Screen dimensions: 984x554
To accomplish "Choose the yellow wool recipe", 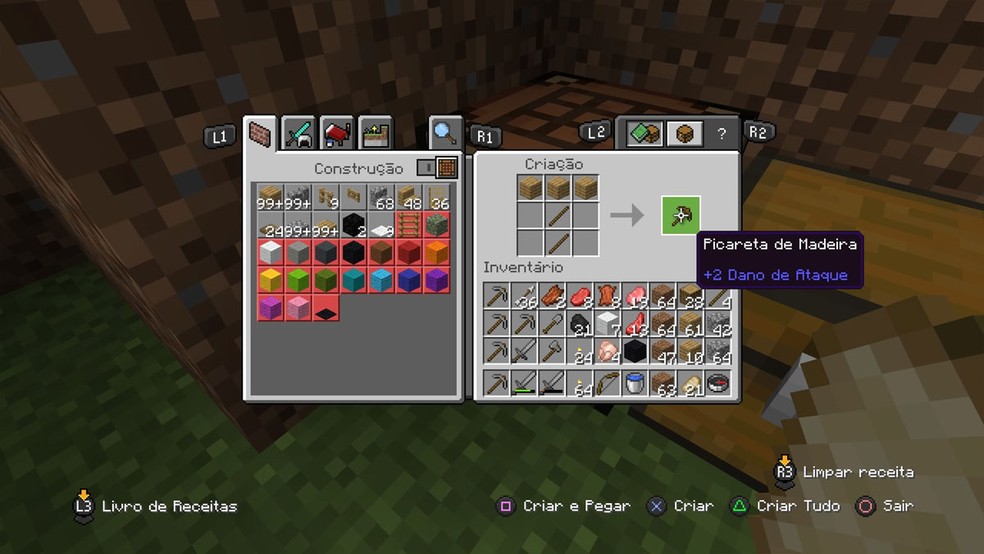I will click(270, 280).
